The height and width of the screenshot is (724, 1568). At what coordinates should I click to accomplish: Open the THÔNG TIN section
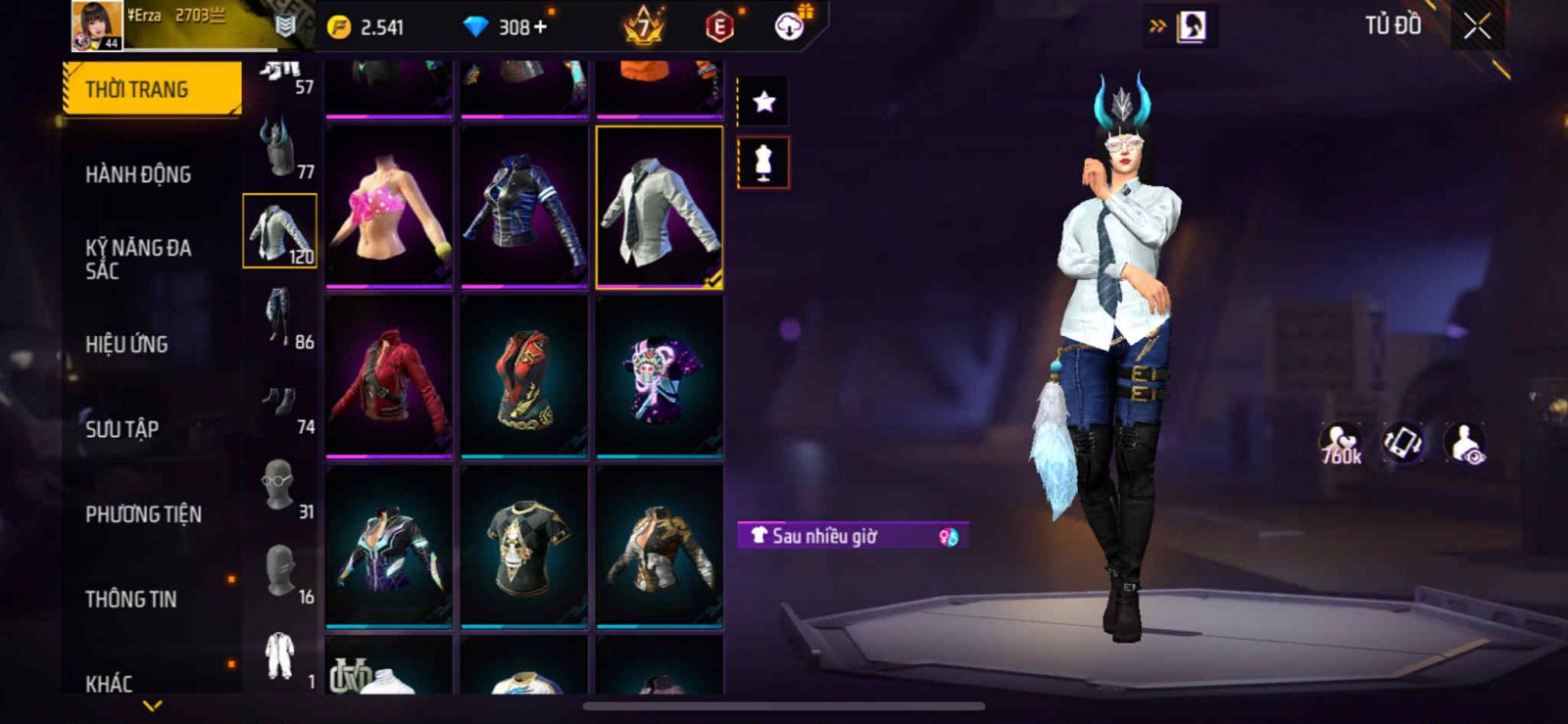pos(130,599)
